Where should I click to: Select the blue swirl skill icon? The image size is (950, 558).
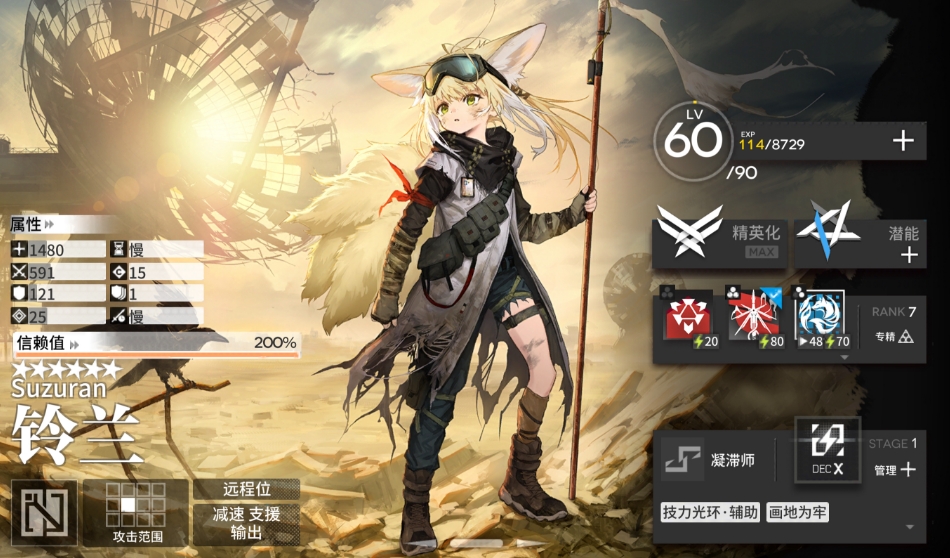[820, 320]
